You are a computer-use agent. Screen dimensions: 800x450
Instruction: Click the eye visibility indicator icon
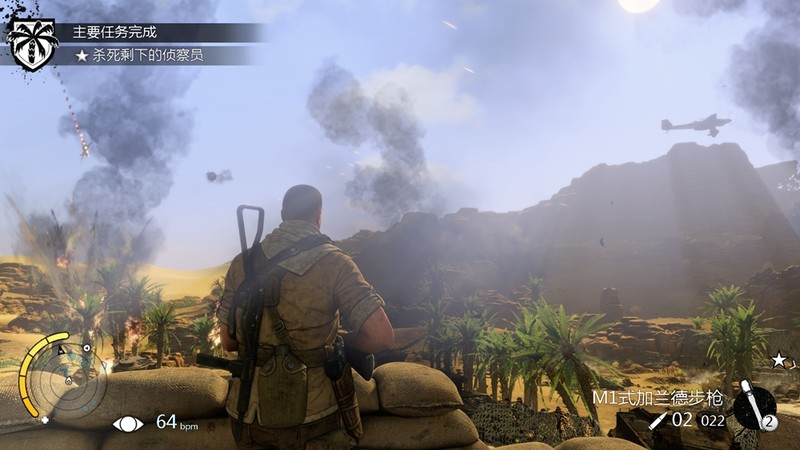coord(128,423)
